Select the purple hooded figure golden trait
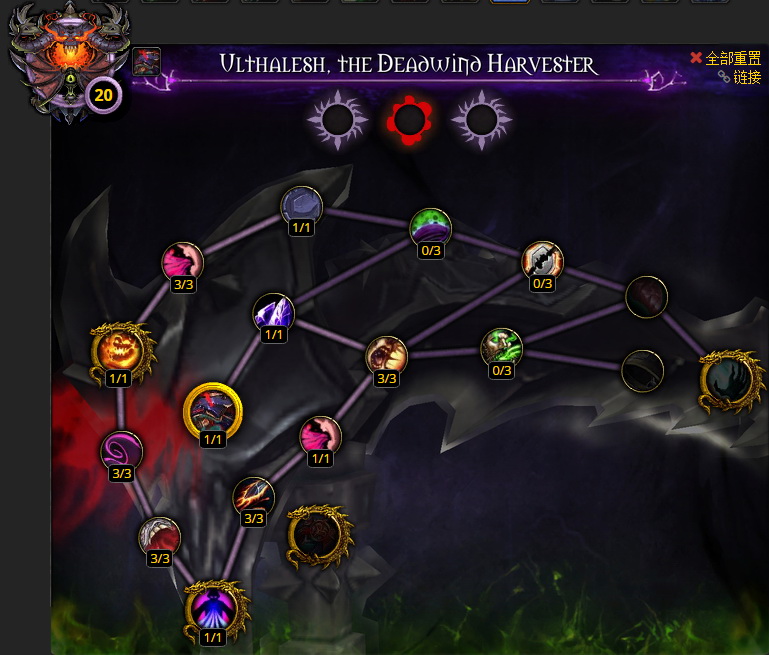769x655 pixels. [212, 607]
